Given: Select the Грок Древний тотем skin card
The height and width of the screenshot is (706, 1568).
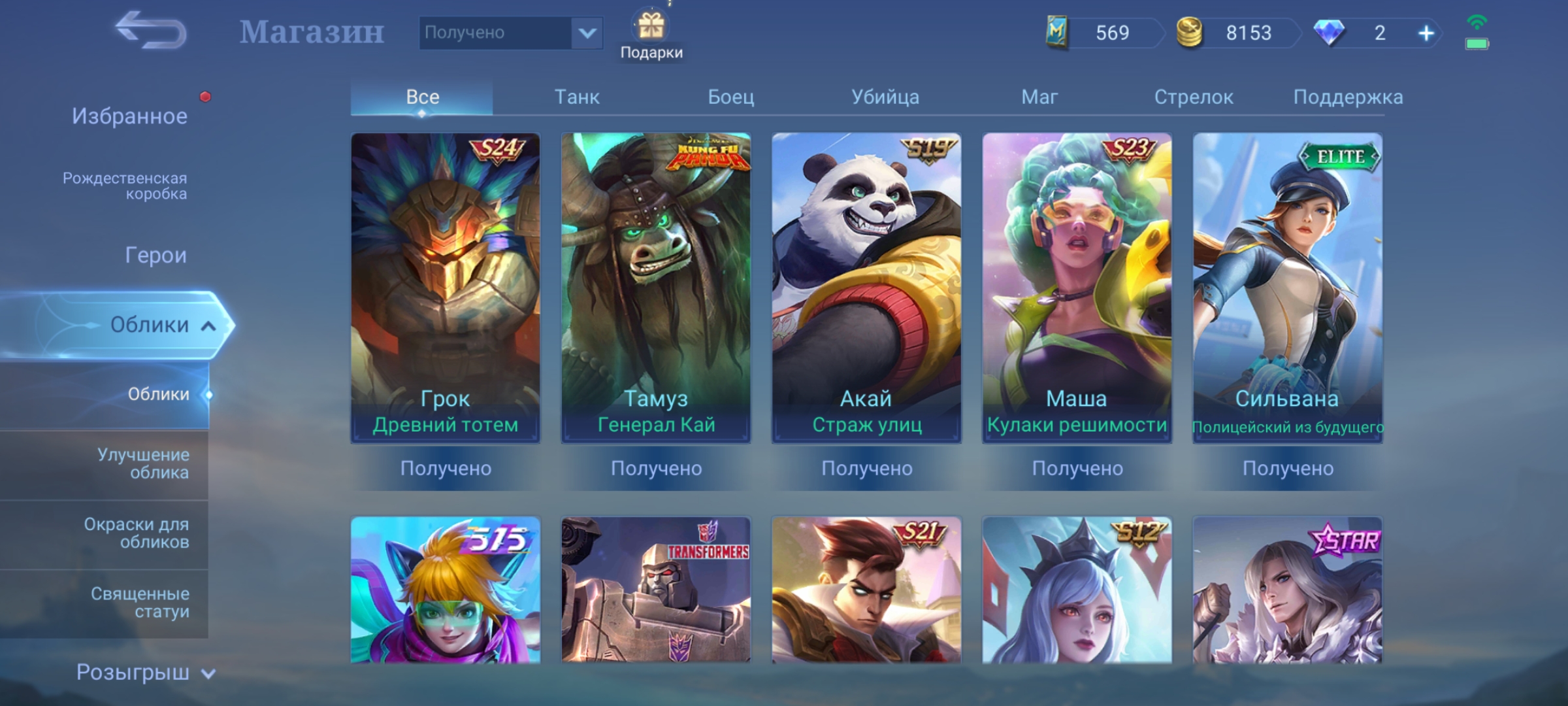Looking at the screenshot, I should (x=446, y=288).
